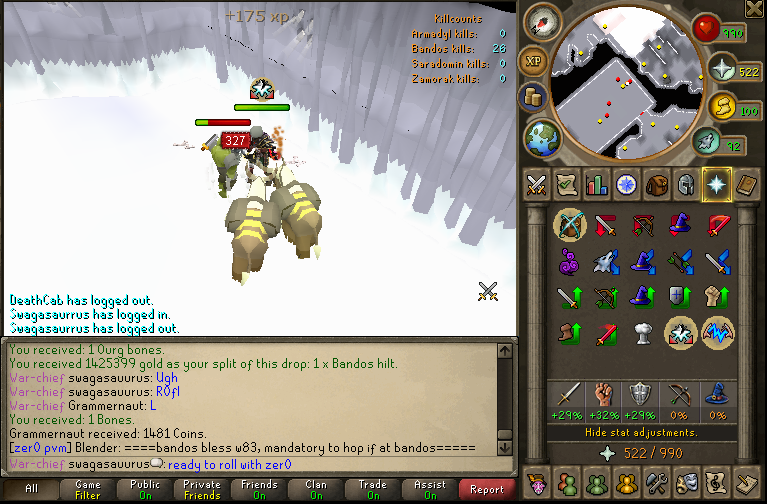Open the Emotes masks tab
Screen dimensions: 767x504
pyautogui.click(x=686, y=483)
